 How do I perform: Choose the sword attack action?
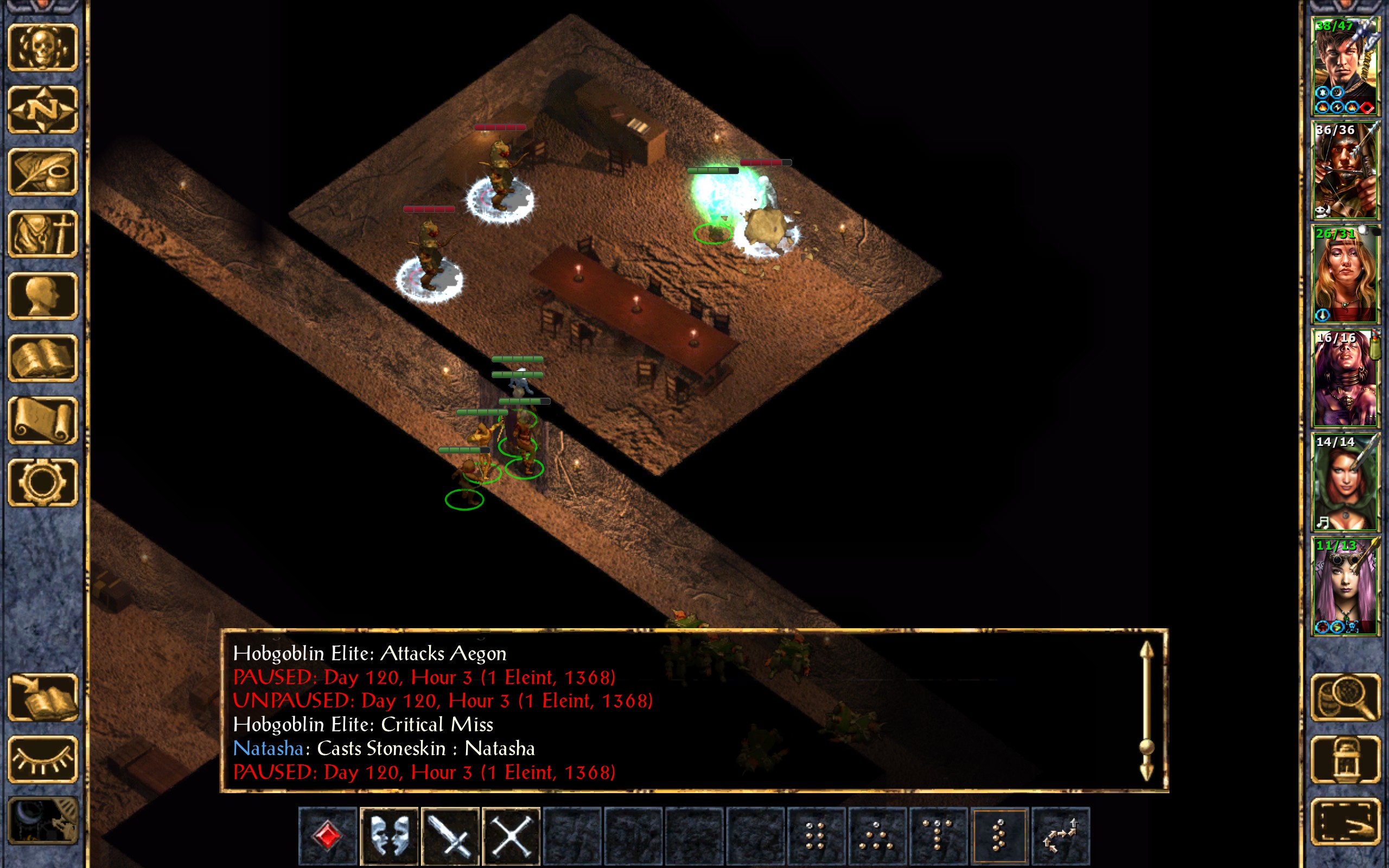(x=450, y=835)
